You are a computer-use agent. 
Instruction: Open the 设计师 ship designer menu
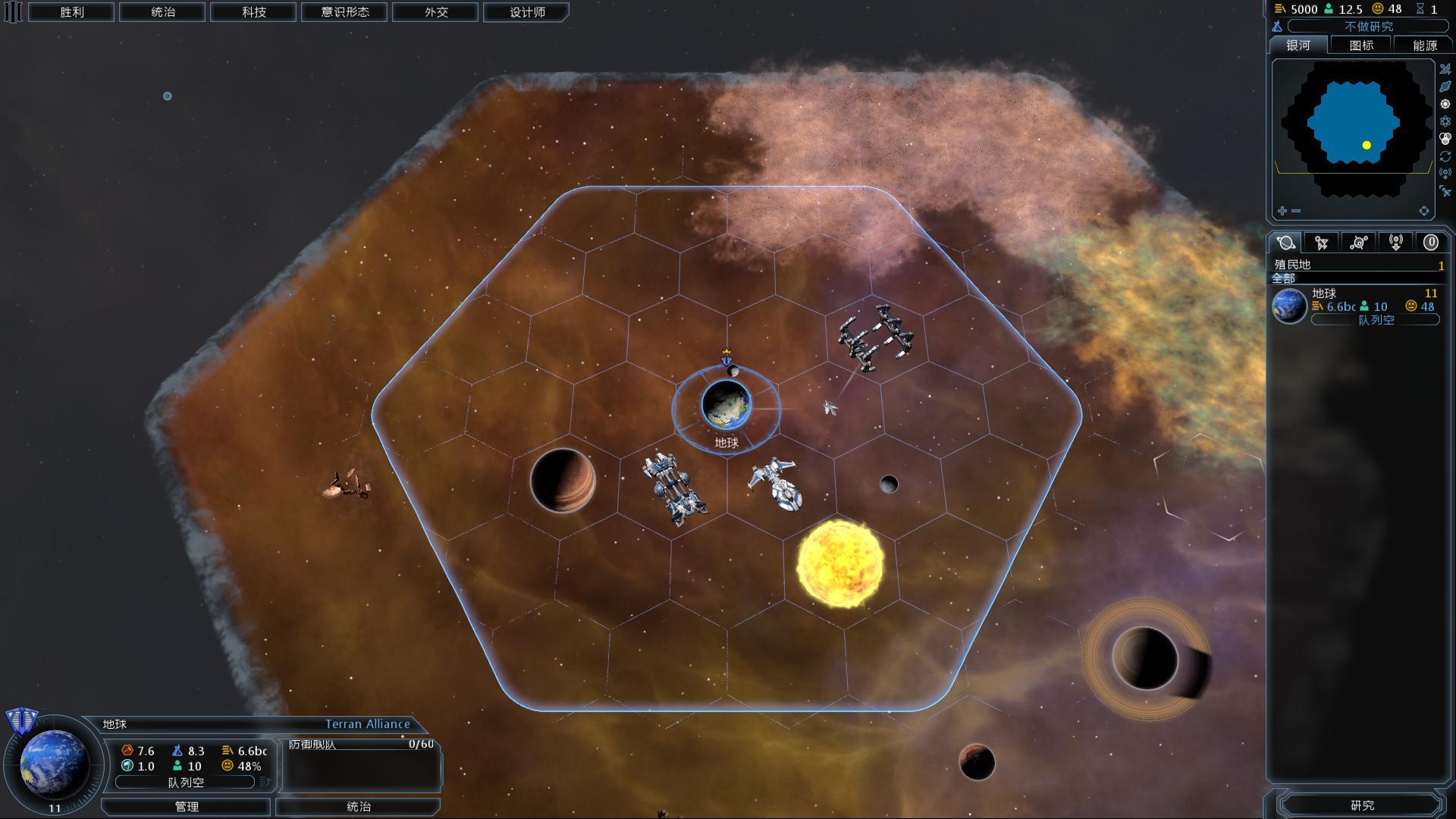point(527,12)
